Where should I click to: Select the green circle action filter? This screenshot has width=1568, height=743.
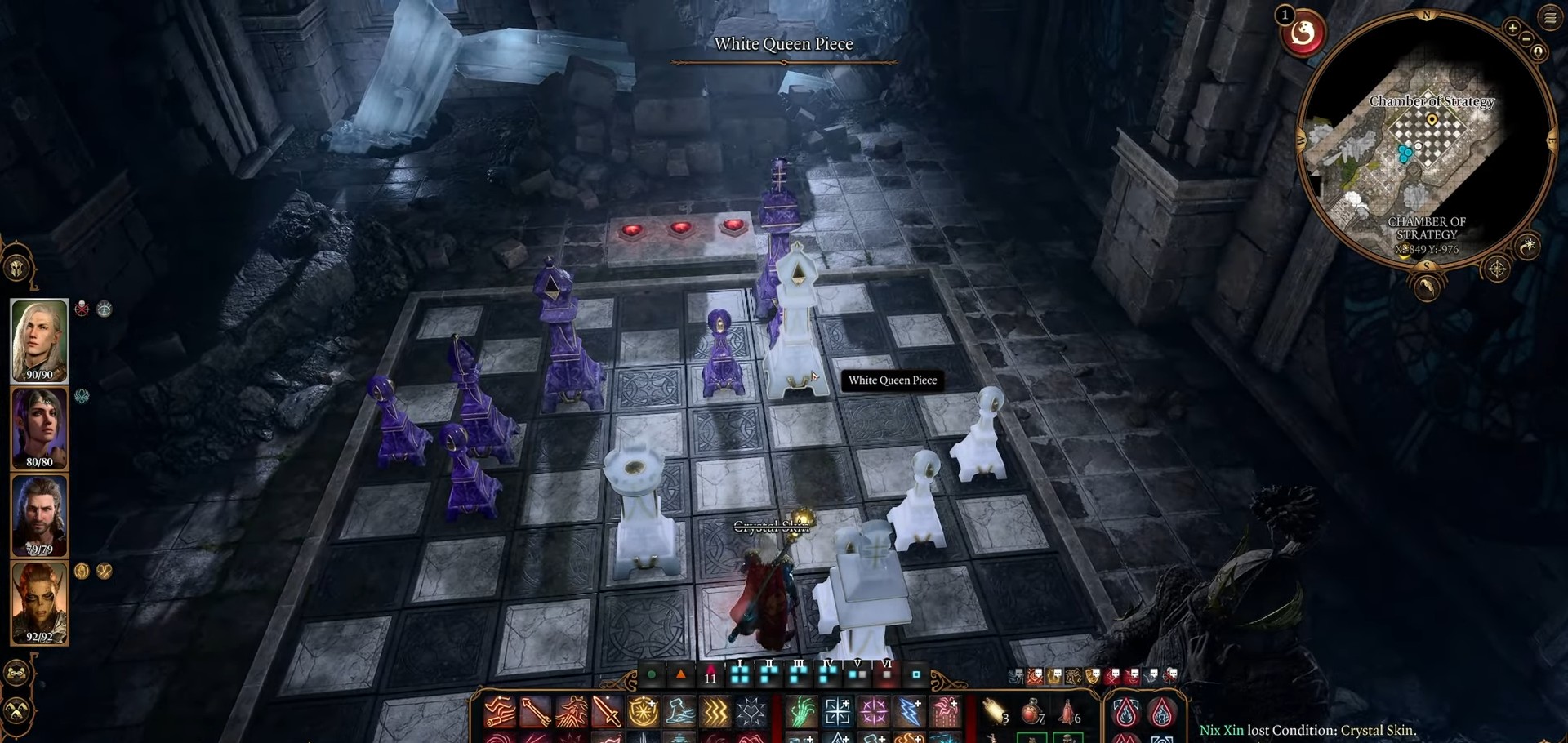pyautogui.click(x=652, y=675)
